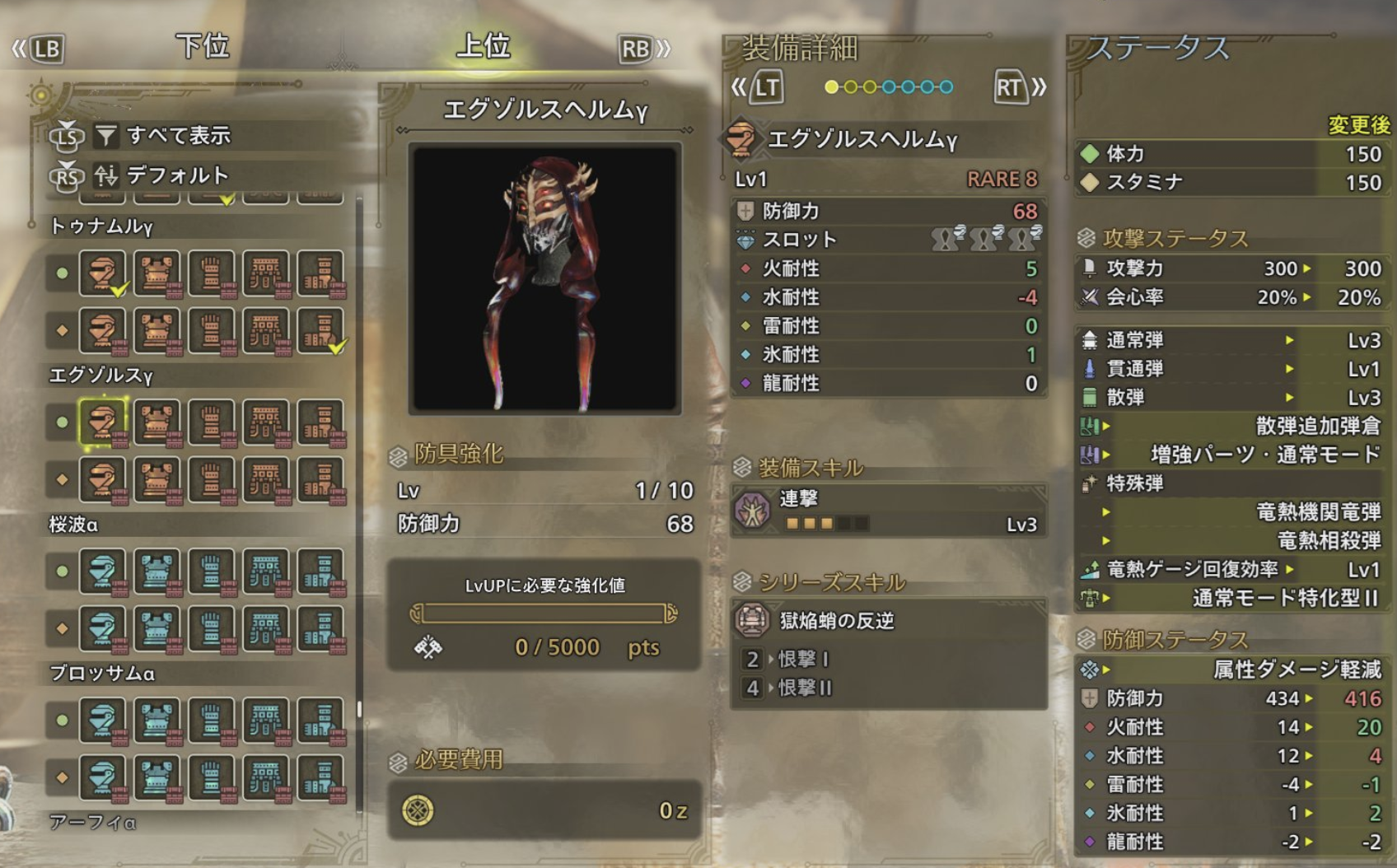1397x868 pixels.
Task: Click the エグゾルスヘルムγ armor preview image
Action: pyautogui.click(x=544, y=278)
